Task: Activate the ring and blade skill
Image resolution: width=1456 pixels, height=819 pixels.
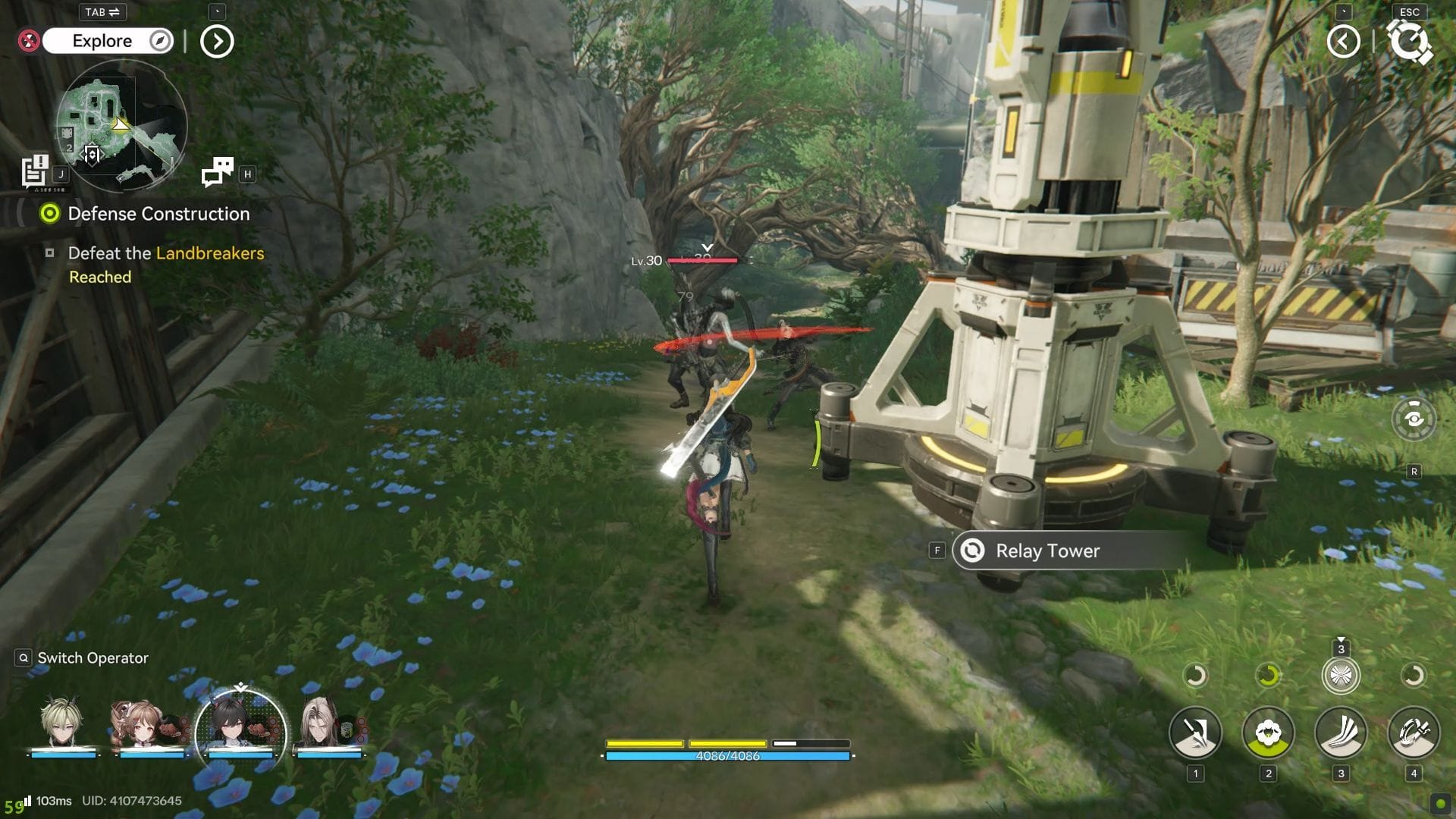Action: point(1414,733)
